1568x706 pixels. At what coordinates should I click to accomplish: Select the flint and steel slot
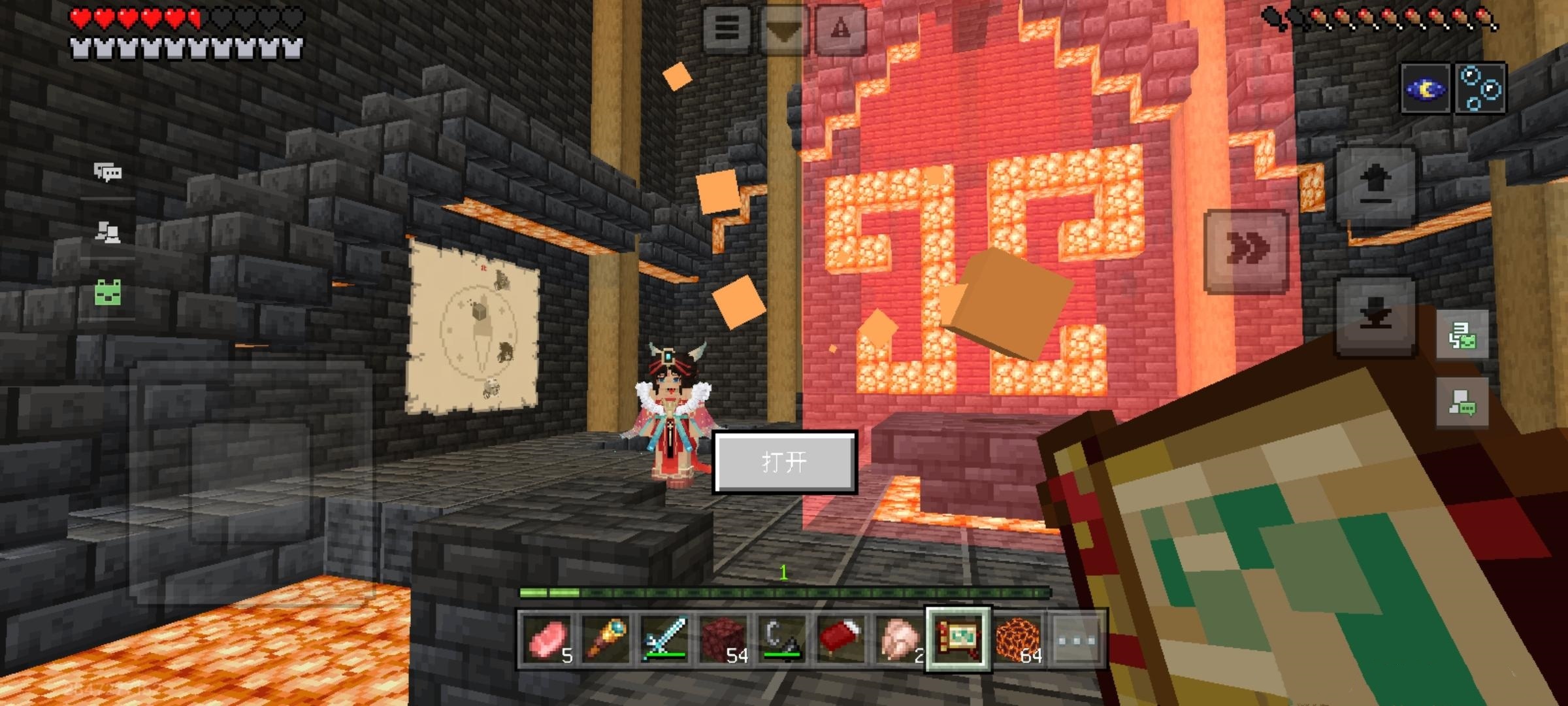click(x=782, y=639)
